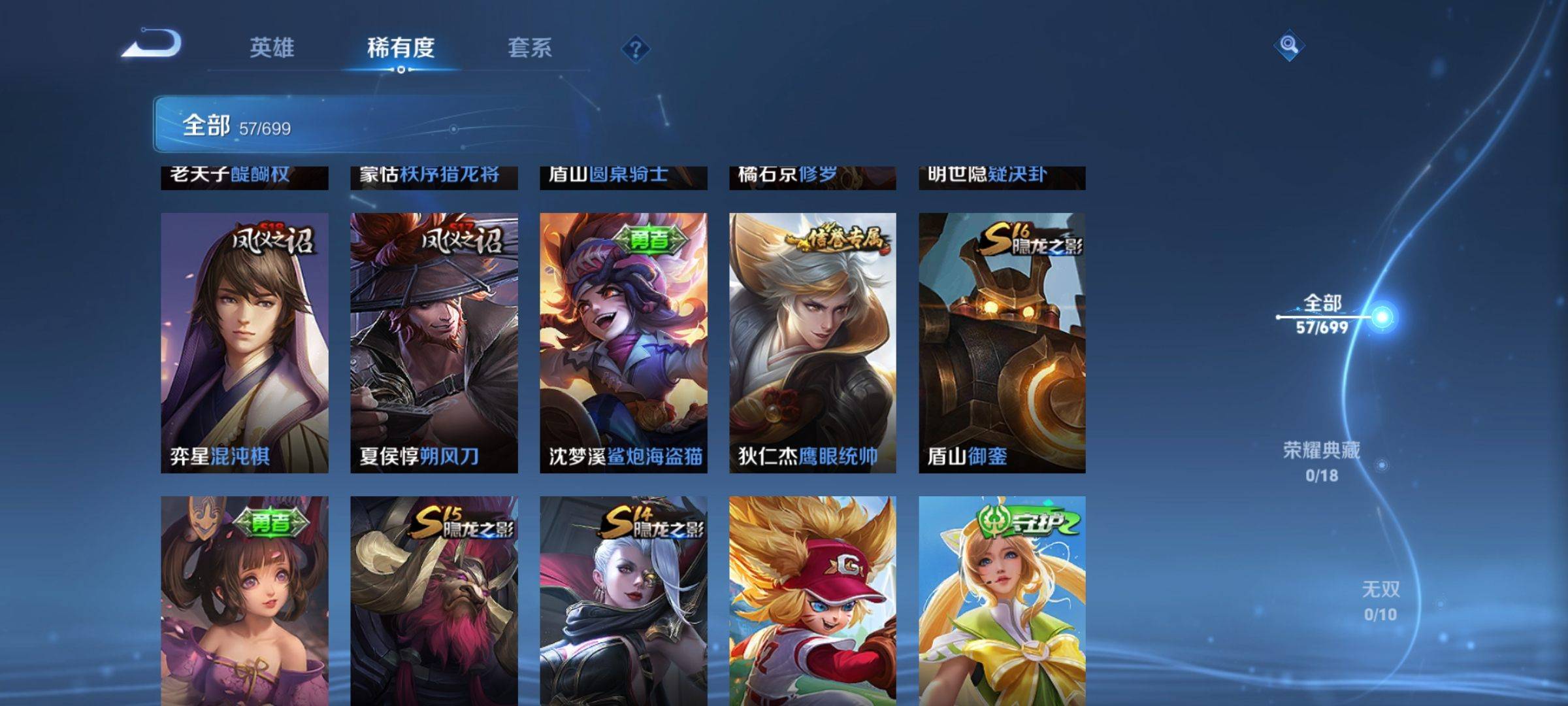The image size is (1568, 706).
Task: Show the 无双 rarity category
Action: click(1380, 600)
